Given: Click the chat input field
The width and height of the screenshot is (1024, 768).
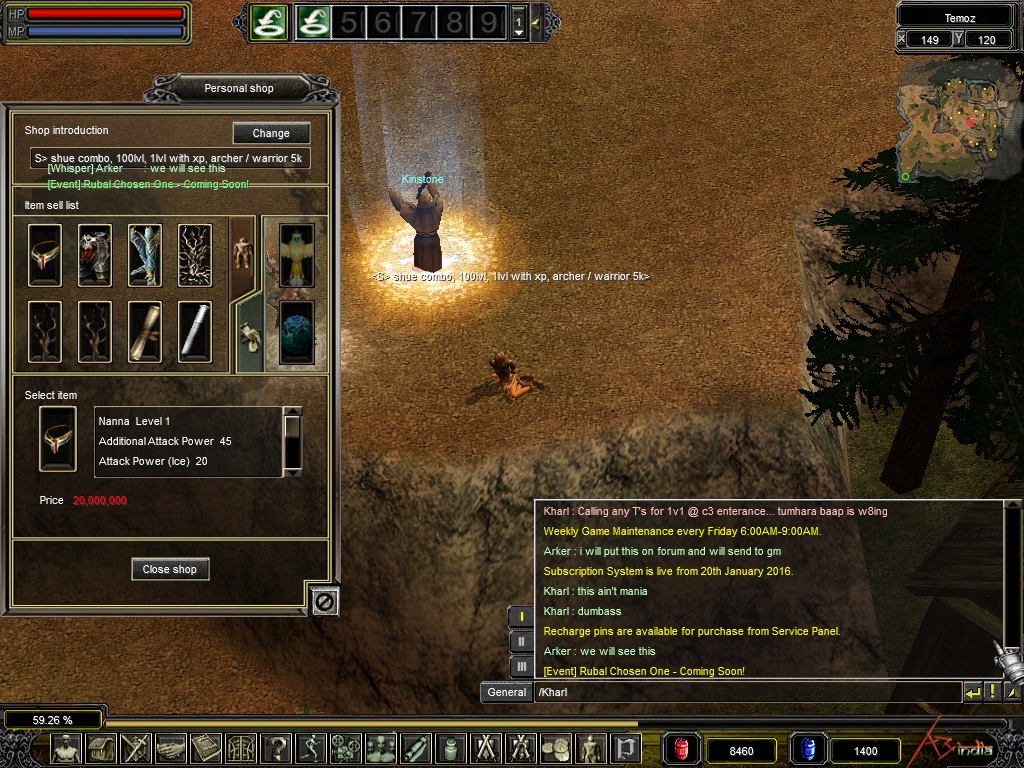Looking at the screenshot, I should pyautogui.click(x=747, y=692).
